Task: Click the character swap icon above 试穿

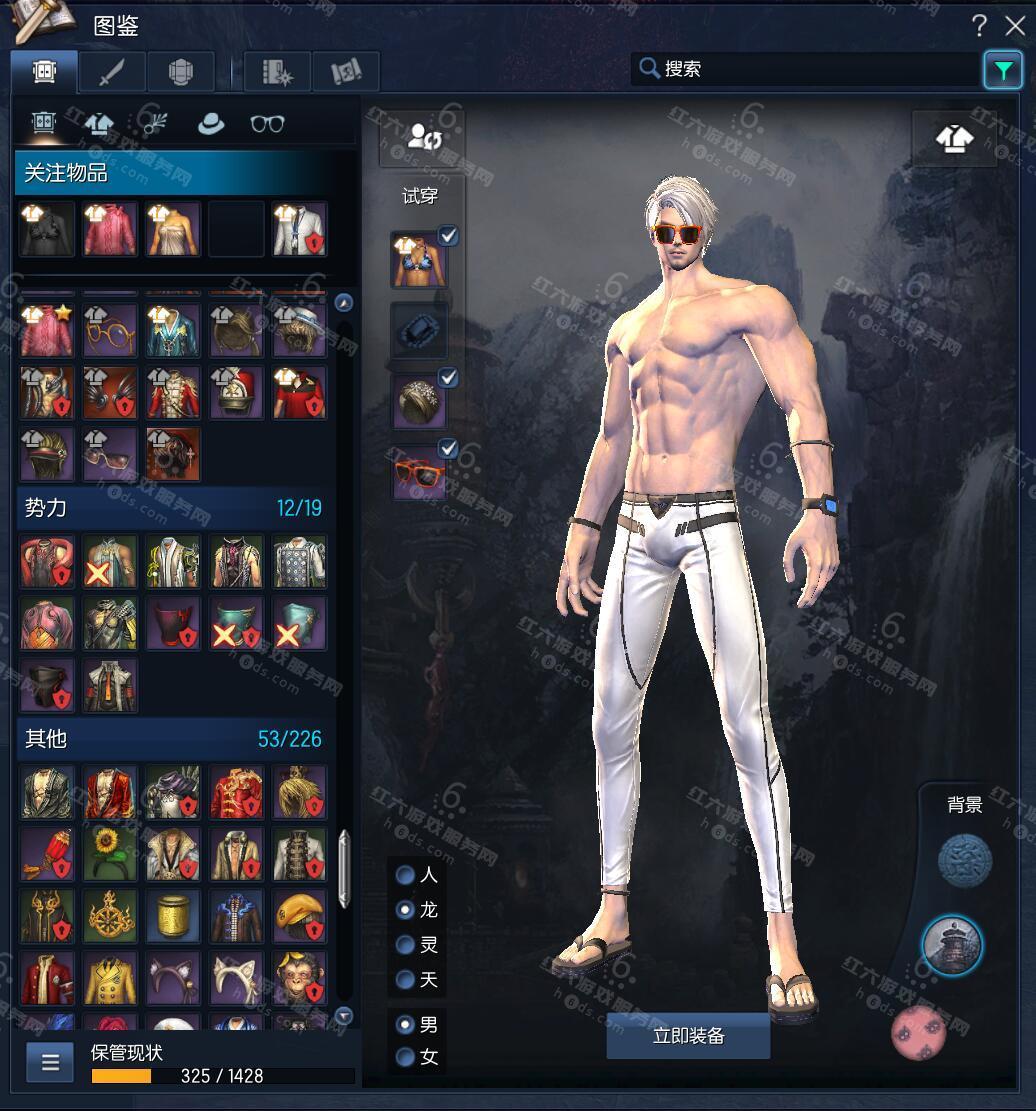Action: [x=420, y=138]
